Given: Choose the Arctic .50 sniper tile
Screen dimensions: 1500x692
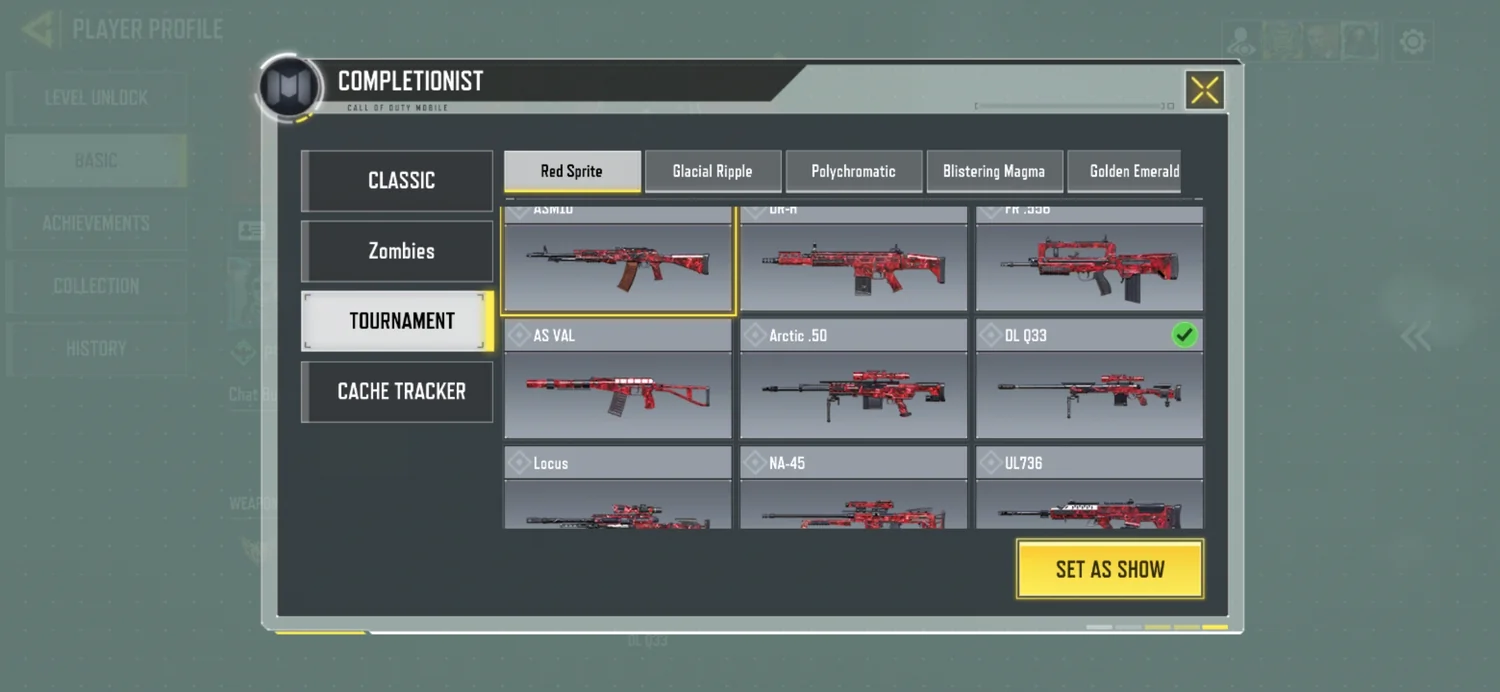Looking at the screenshot, I should (x=854, y=380).
